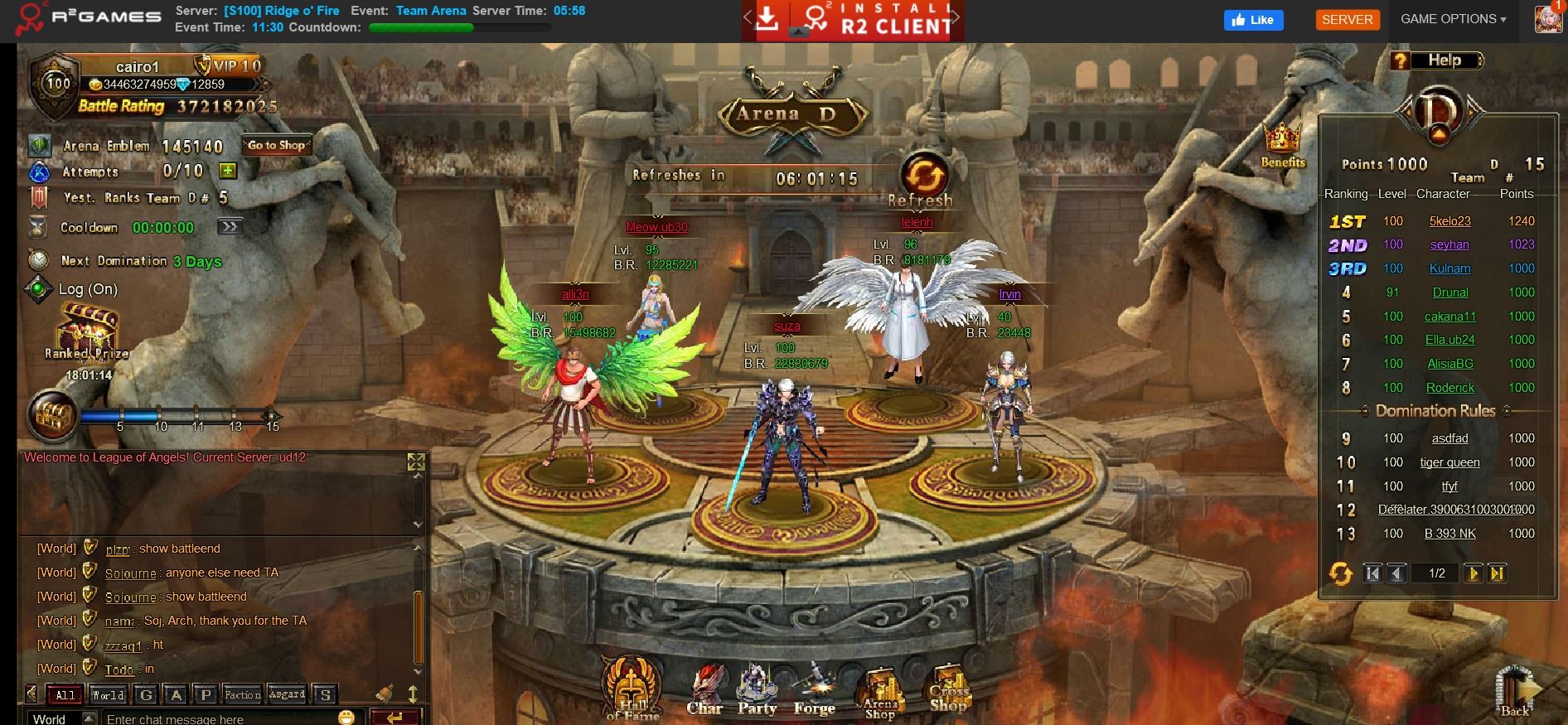The width and height of the screenshot is (1568, 725).
Task: Refresh the arena opponents
Action: coord(924,177)
